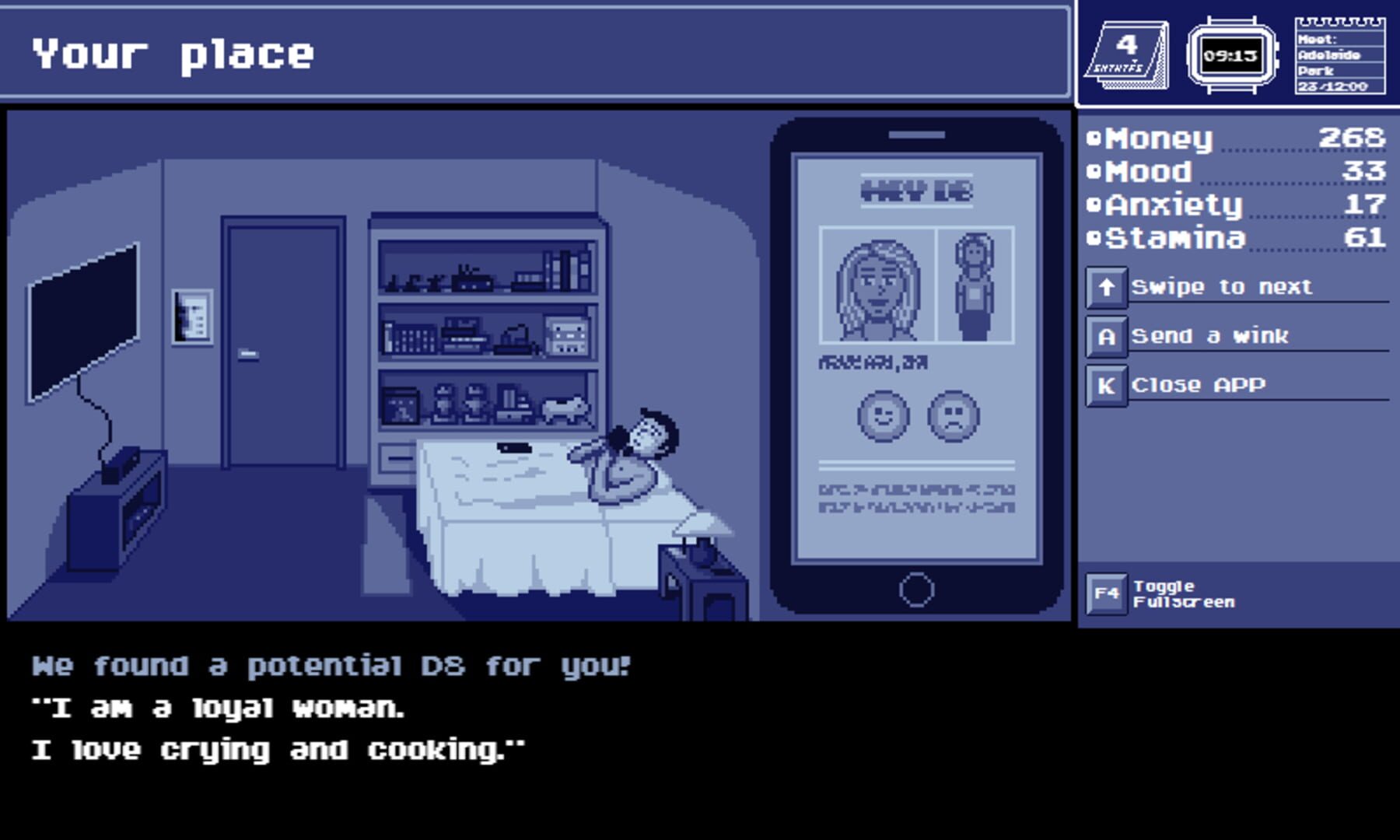The width and height of the screenshot is (1400, 840).
Task: Open the calendar day icon
Action: point(1126,56)
